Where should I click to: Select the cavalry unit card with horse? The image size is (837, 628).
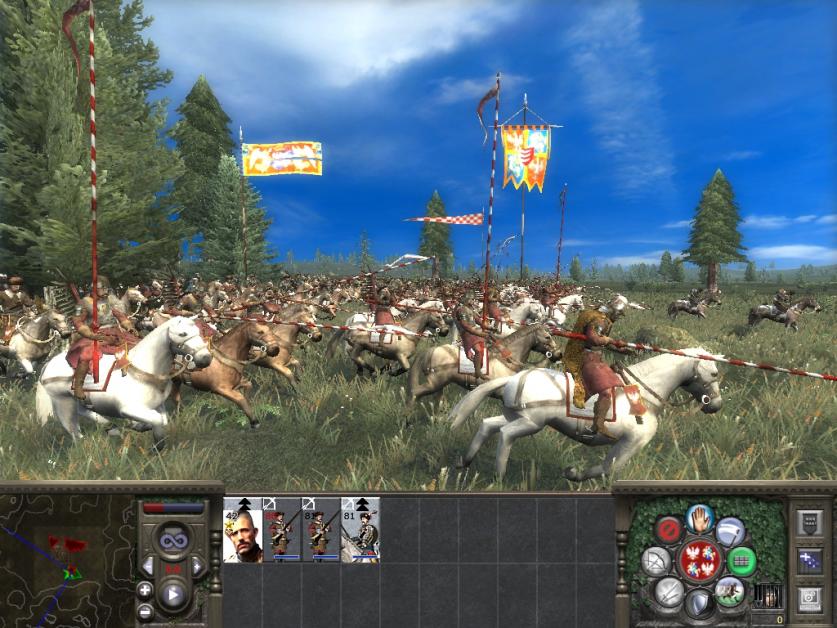[x=361, y=530]
